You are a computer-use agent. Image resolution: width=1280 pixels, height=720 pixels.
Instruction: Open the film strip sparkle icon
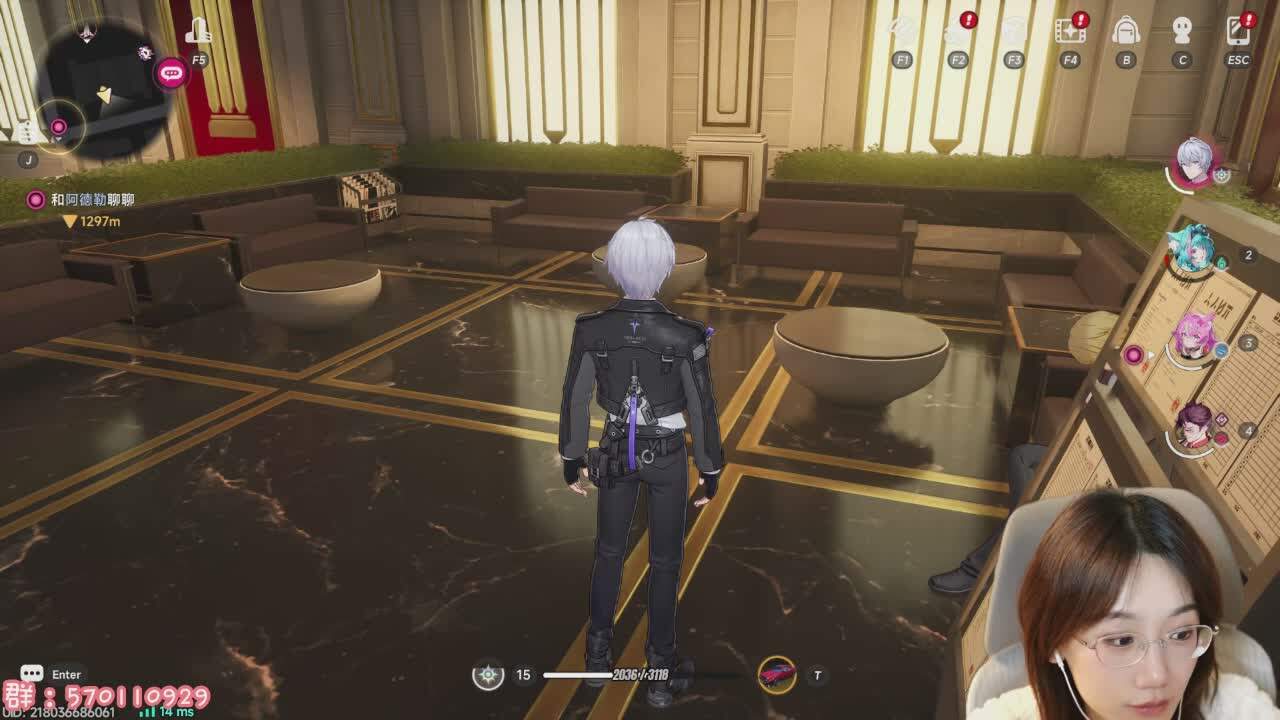coord(1070,32)
